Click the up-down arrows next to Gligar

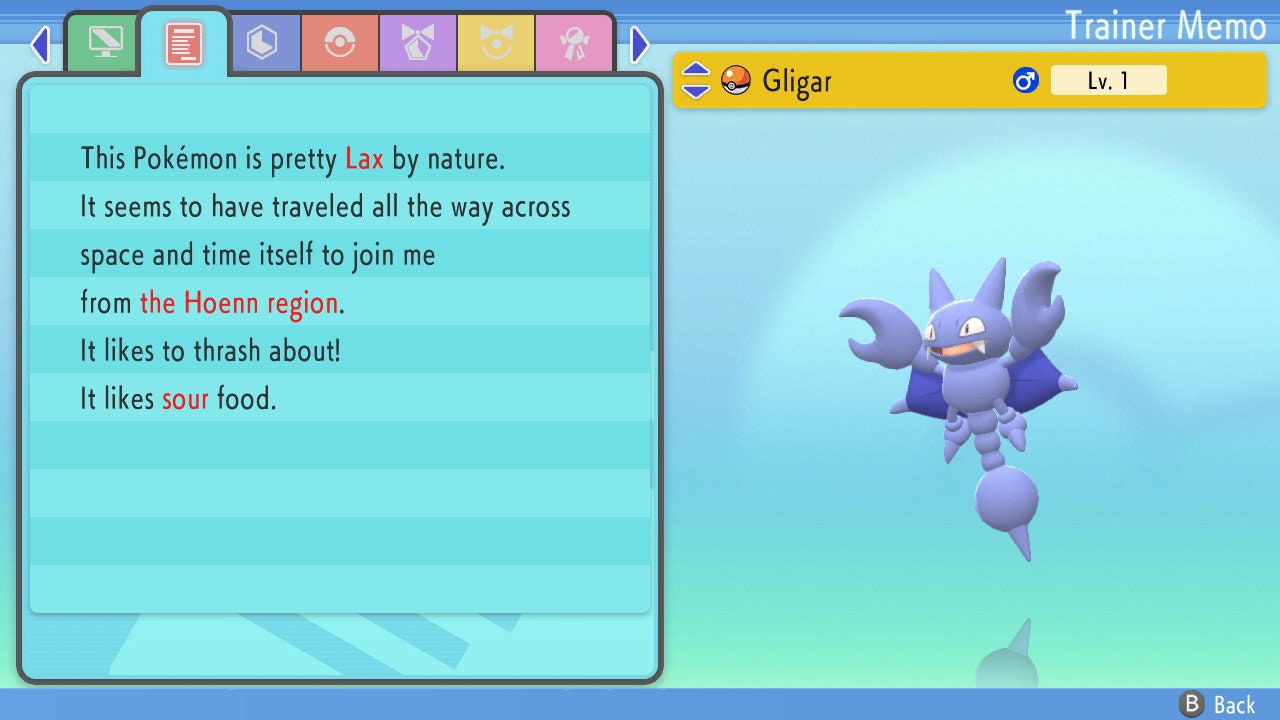[696, 80]
